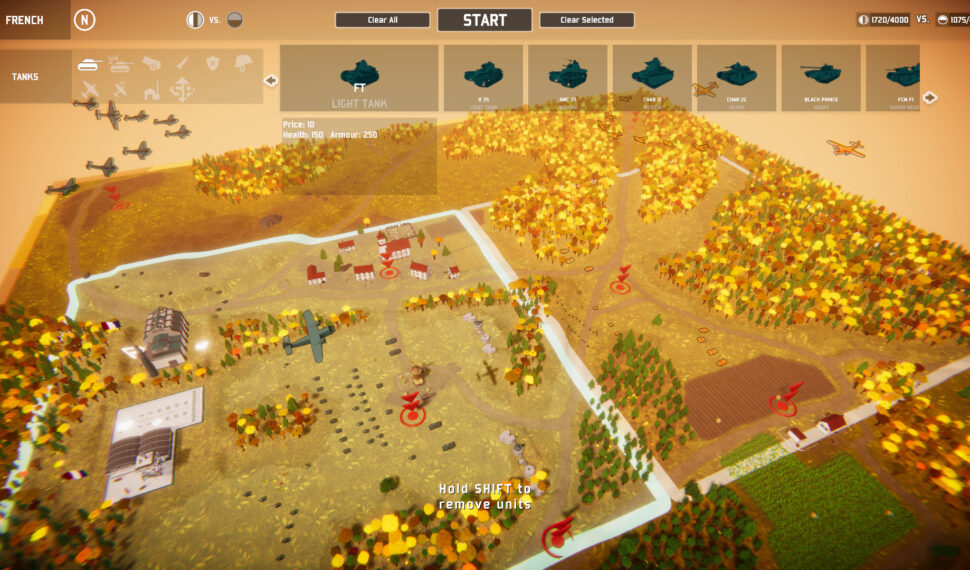This screenshot has width=970, height=570.
Task: Select the Char B tank card
Action: tap(652, 78)
